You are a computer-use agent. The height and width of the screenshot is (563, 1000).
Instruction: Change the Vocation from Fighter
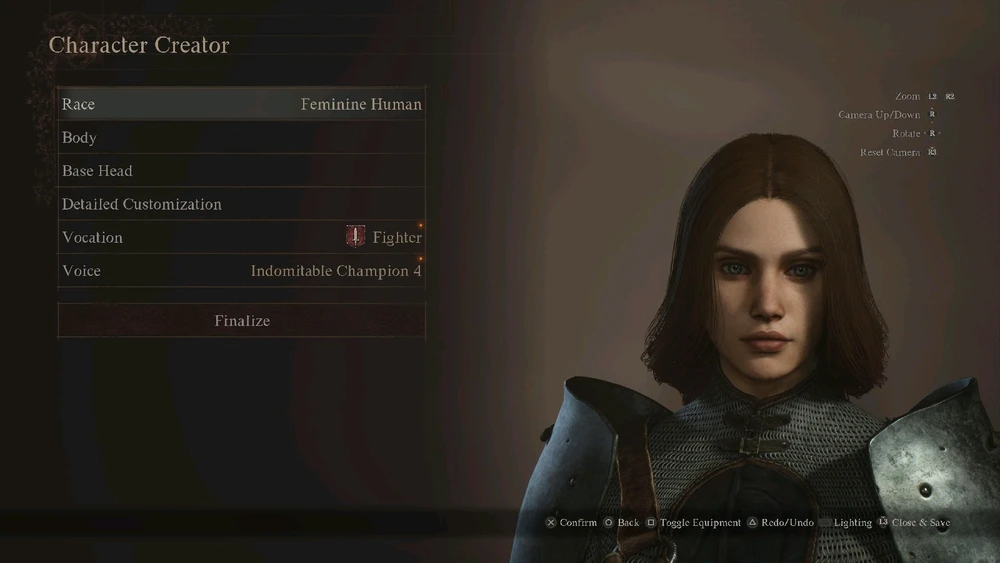(x=241, y=238)
